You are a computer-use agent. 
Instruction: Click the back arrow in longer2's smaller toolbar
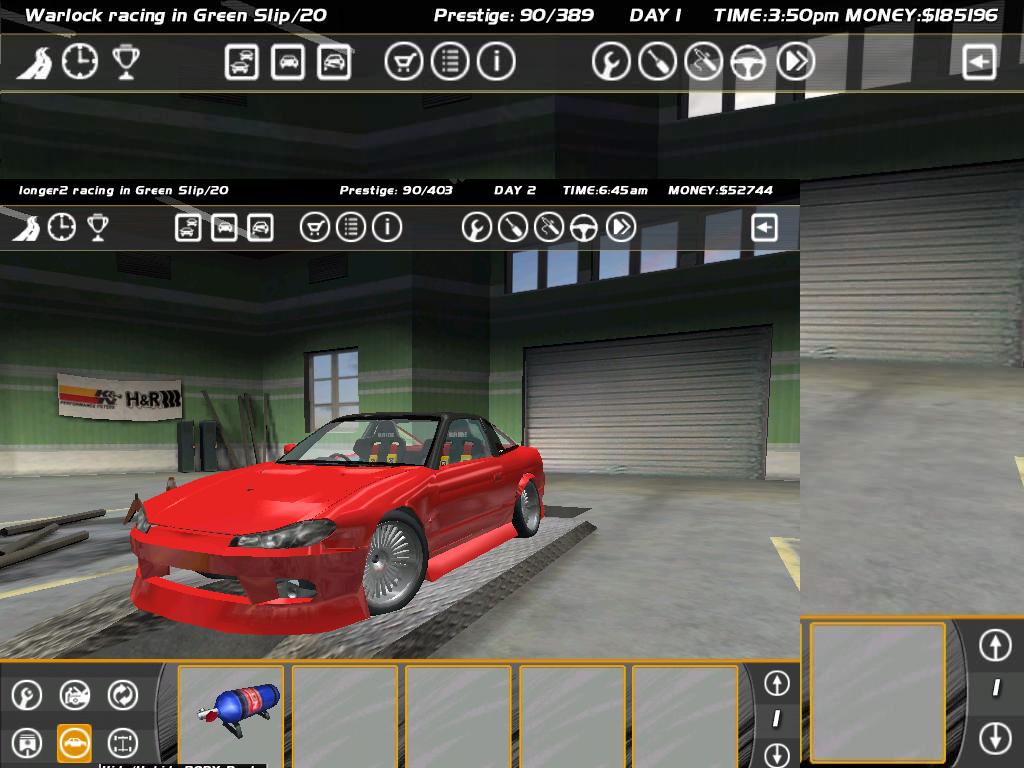point(764,228)
